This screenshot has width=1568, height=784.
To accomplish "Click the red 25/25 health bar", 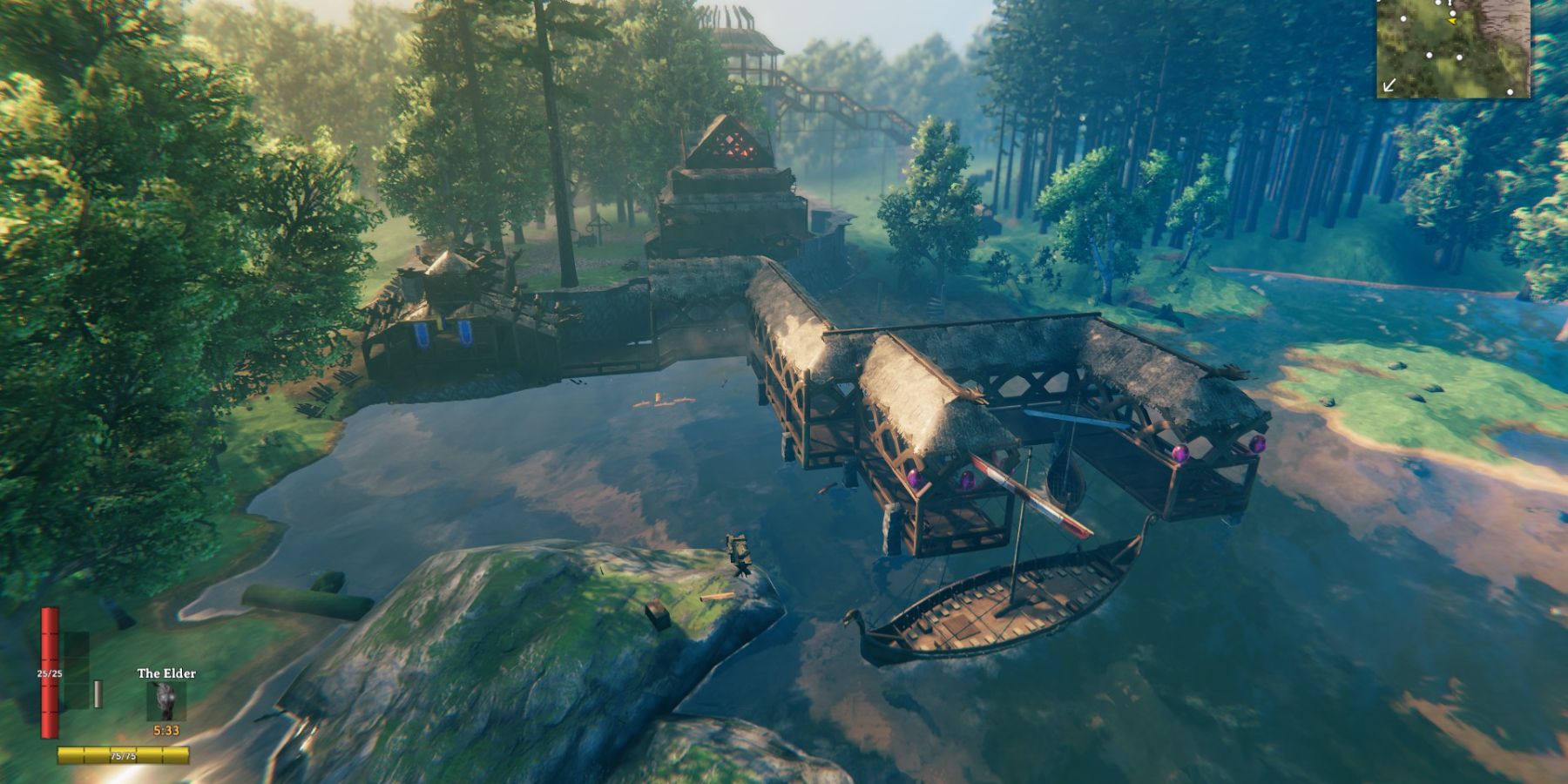I will coord(50,672).
